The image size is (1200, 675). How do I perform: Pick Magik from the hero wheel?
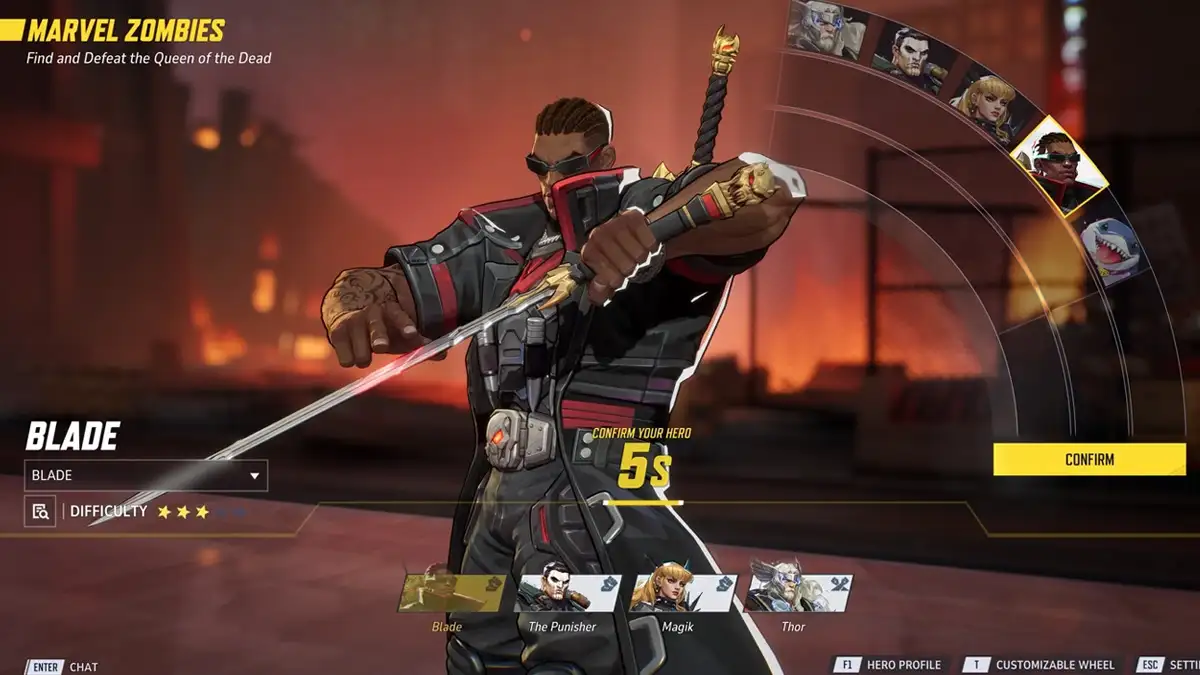tap(984, 103)
